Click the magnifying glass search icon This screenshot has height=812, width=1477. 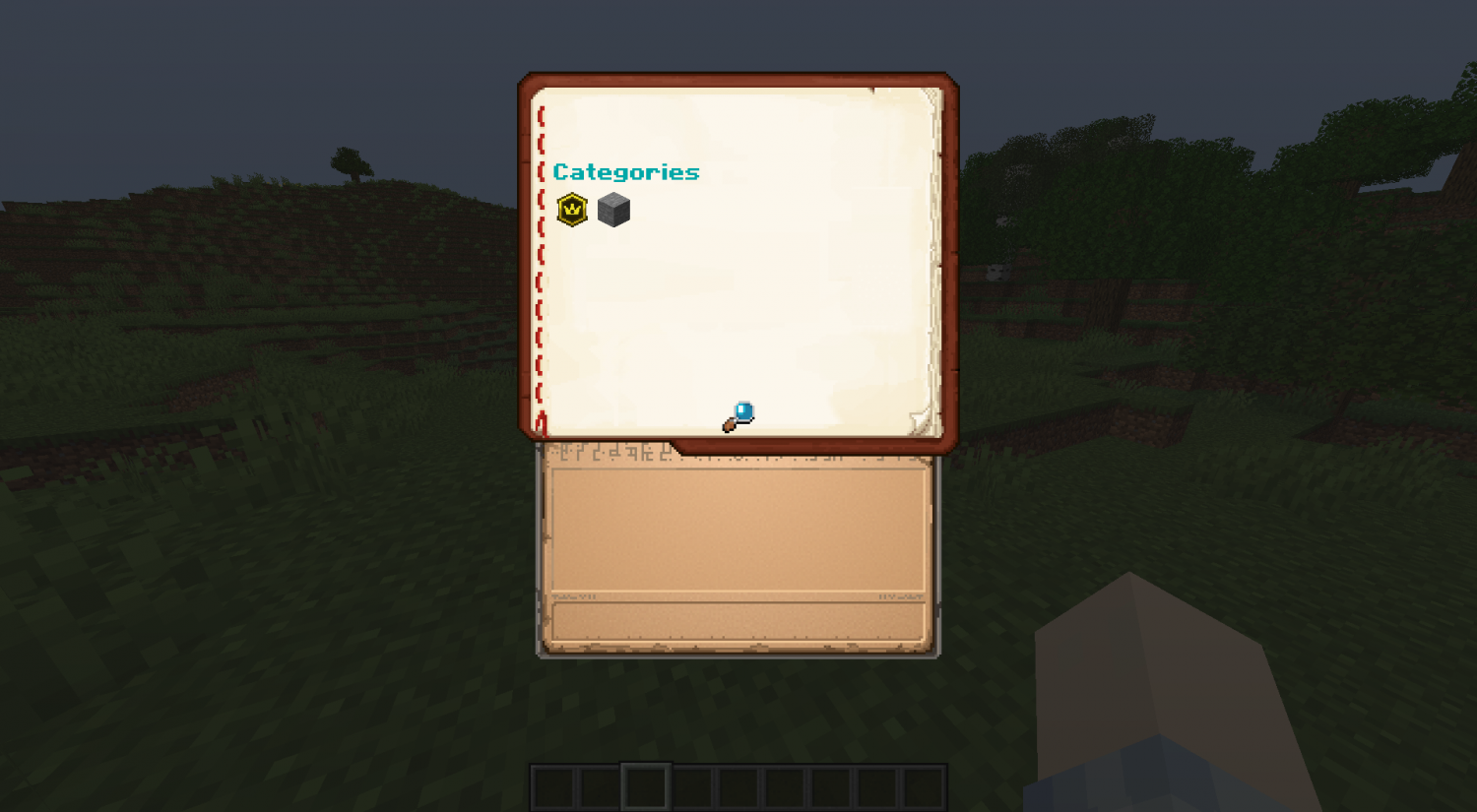(739, 414)
